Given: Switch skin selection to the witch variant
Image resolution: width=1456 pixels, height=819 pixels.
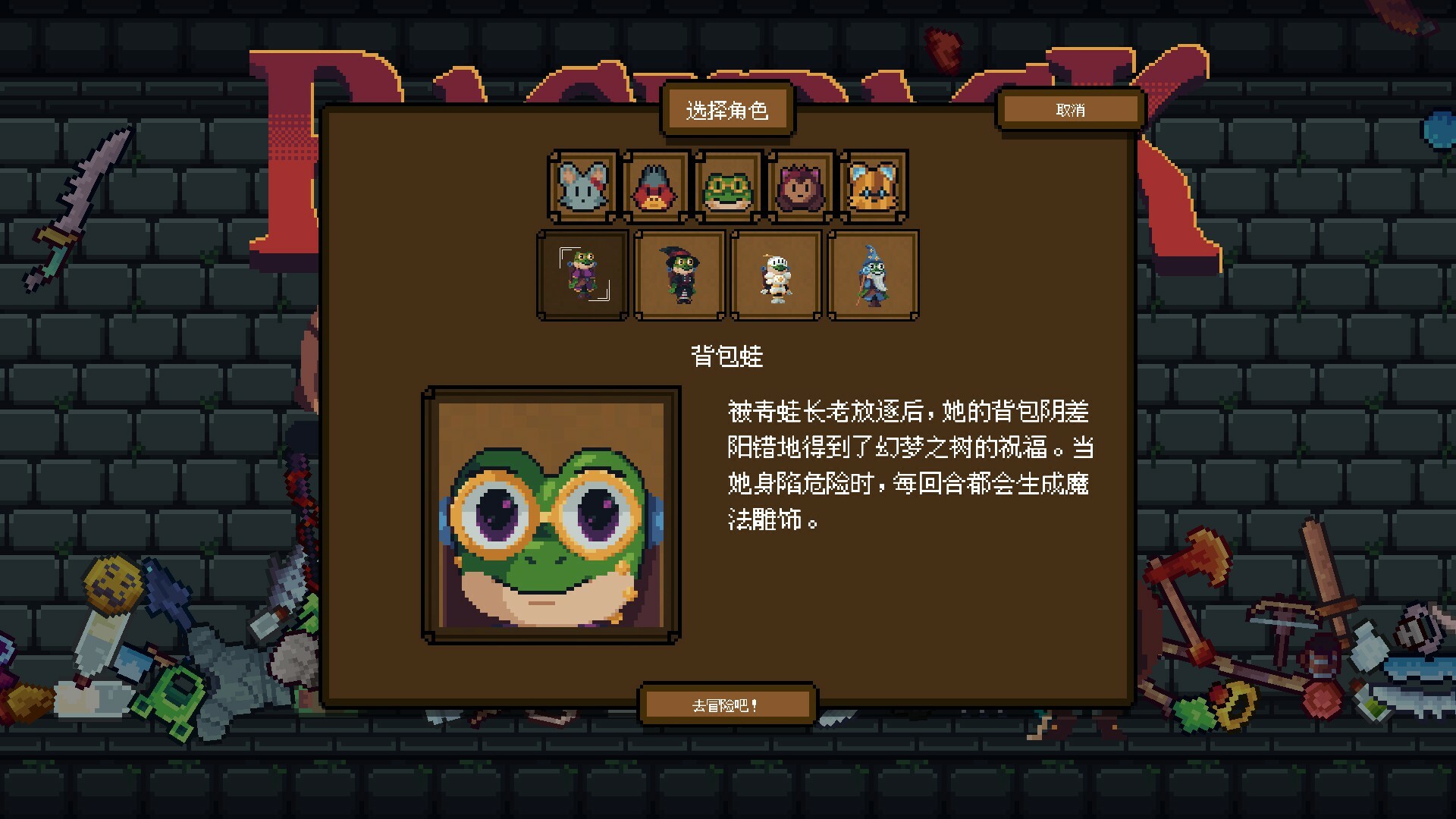Looking at the screenshot, I should pyautogui.click(x=679, y=275).
